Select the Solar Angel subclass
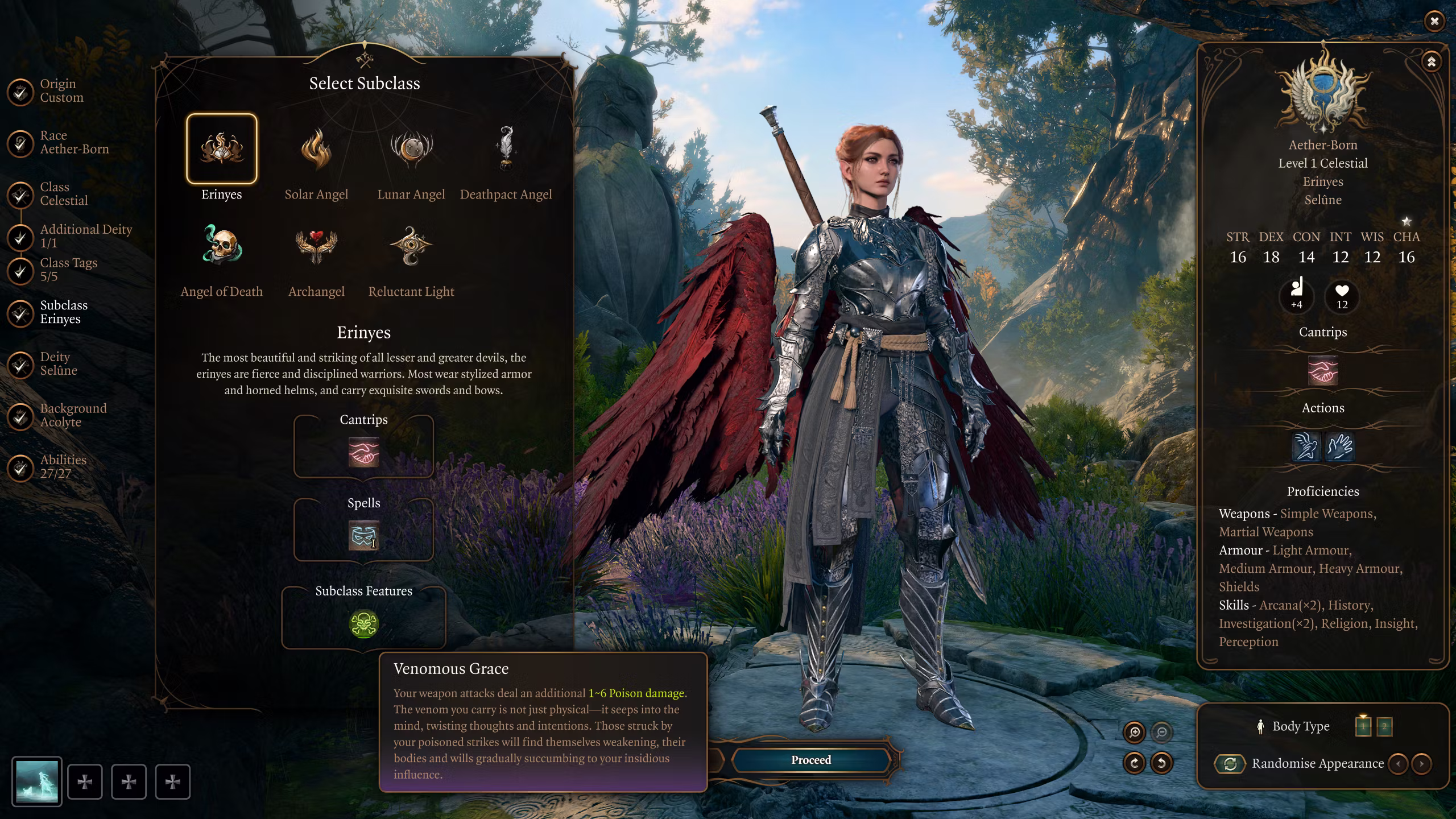This screenshot has height=819, width=1456. [316, 150]
